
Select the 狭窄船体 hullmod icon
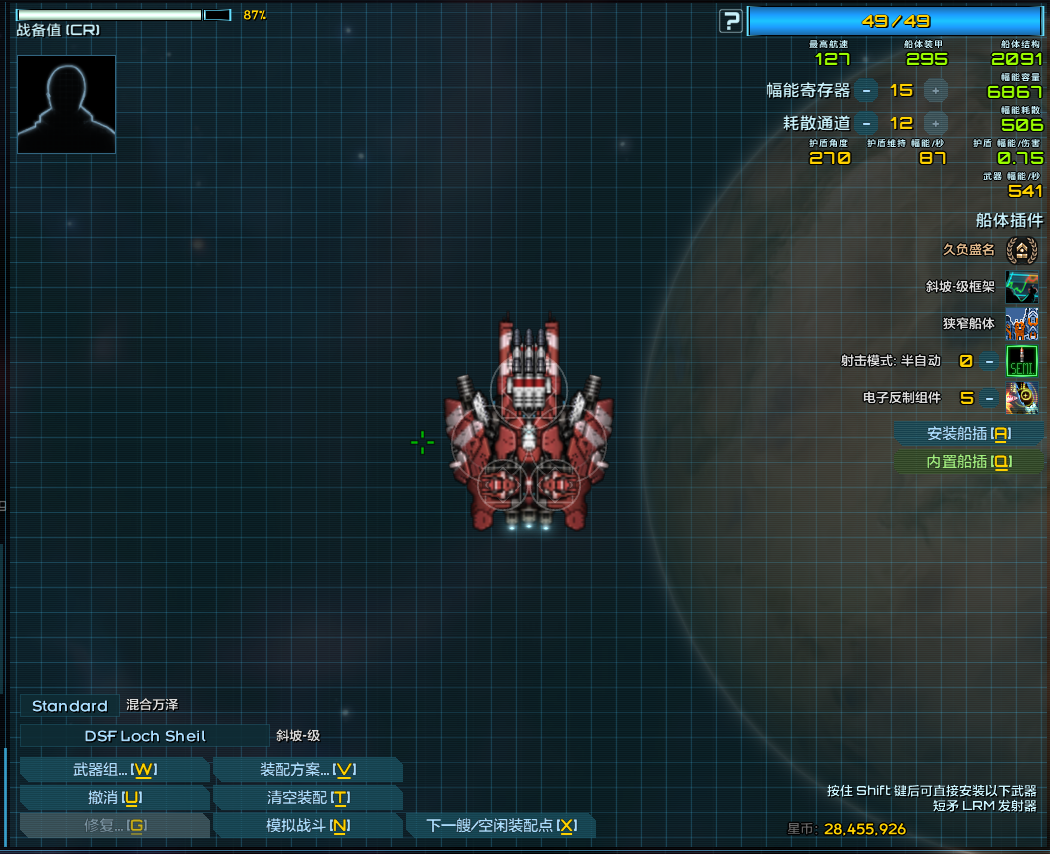[1021, 324]
